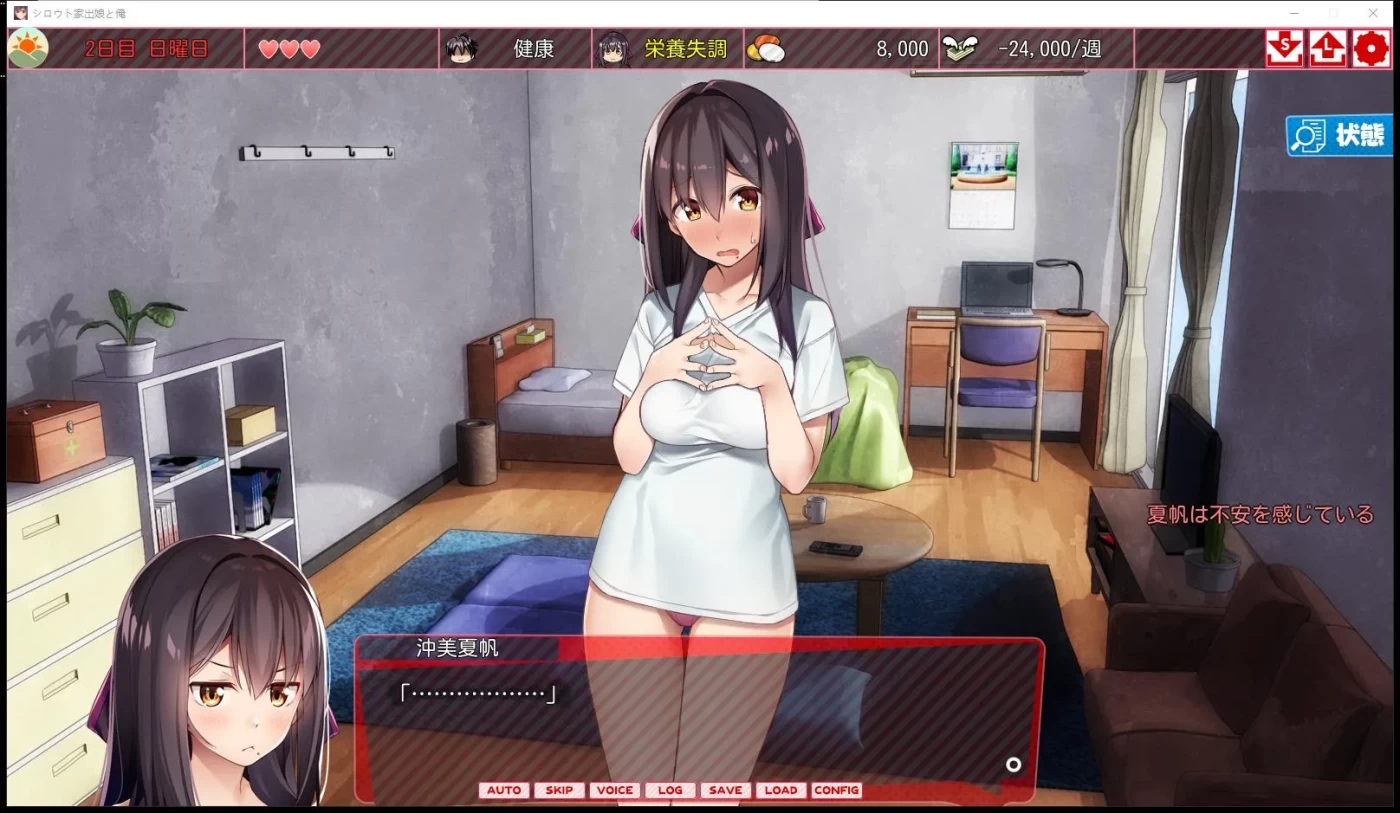The height and width of the screenshot is (813, 1400).
Task: Open the message backlog via LOG
Action: click(670, 790)
